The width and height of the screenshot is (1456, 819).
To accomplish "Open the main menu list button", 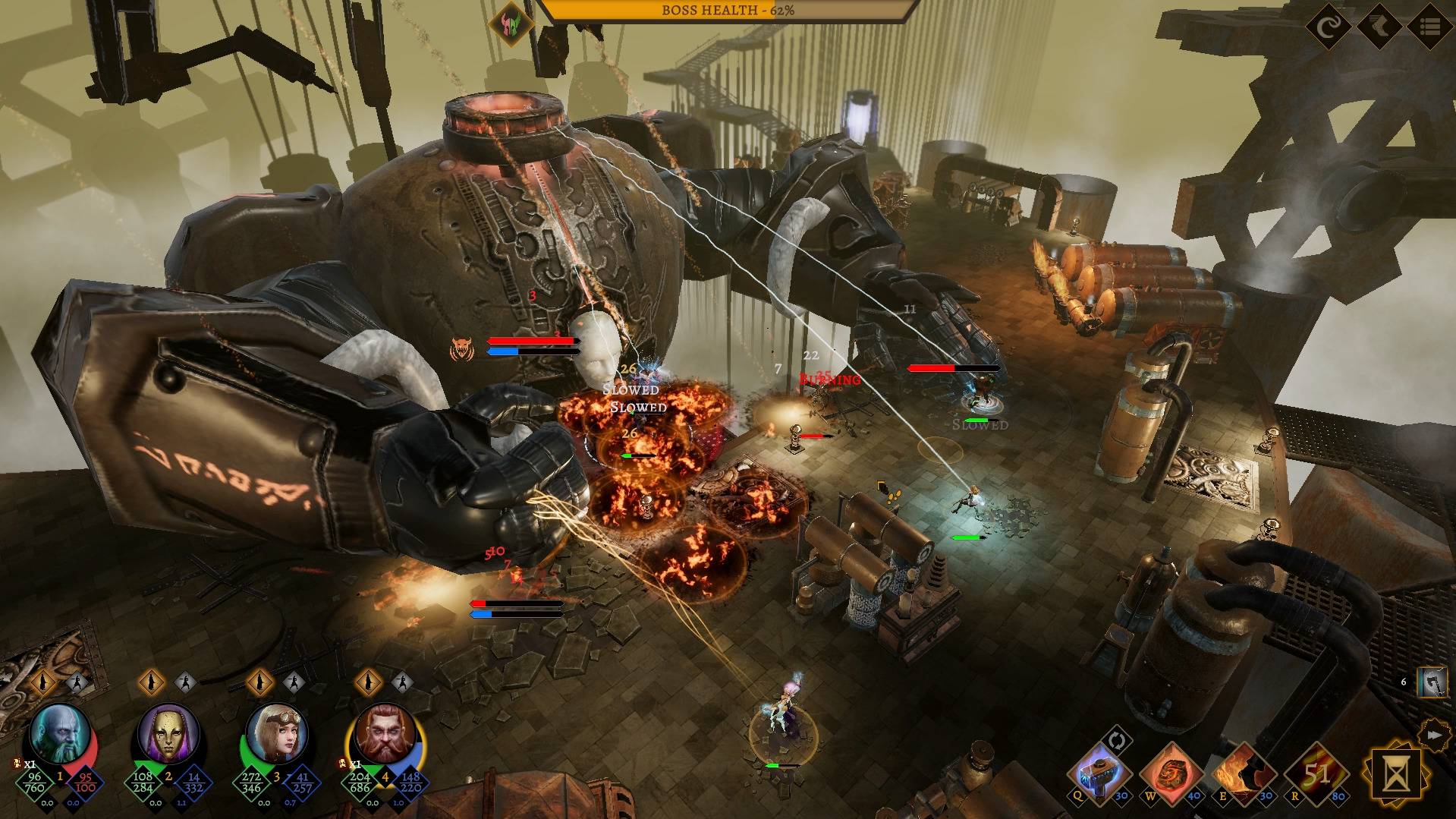I will pyautogui.click(x=1430, y=28).
